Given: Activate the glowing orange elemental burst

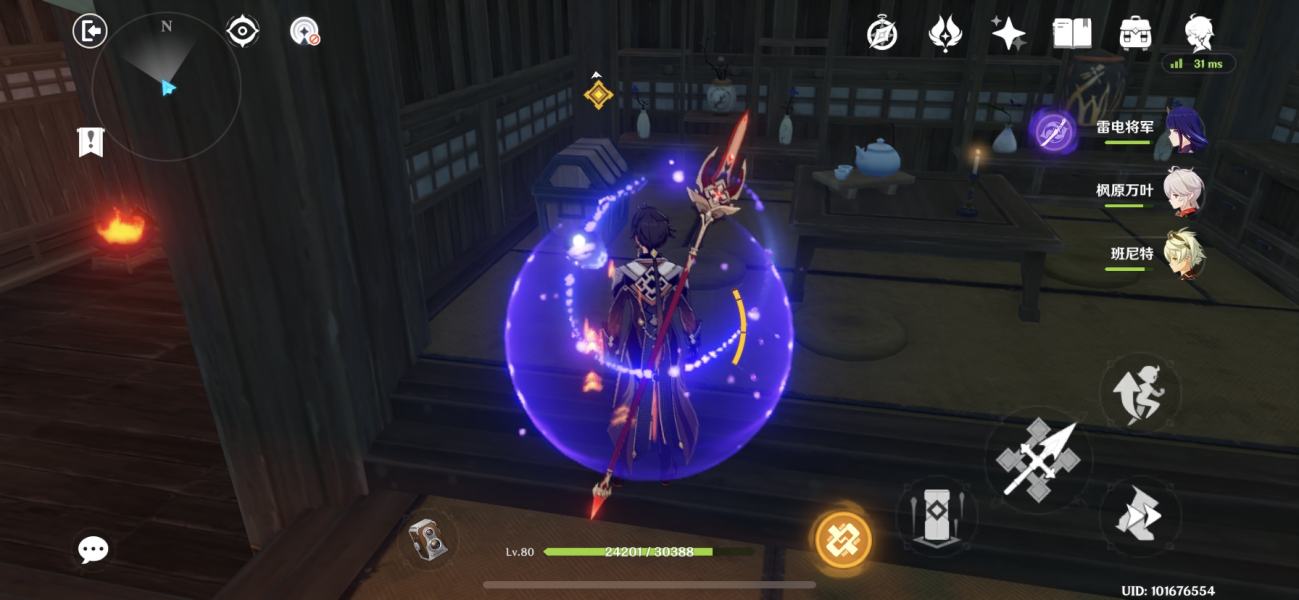Looking at the screenshot, I should click(843, 540).
